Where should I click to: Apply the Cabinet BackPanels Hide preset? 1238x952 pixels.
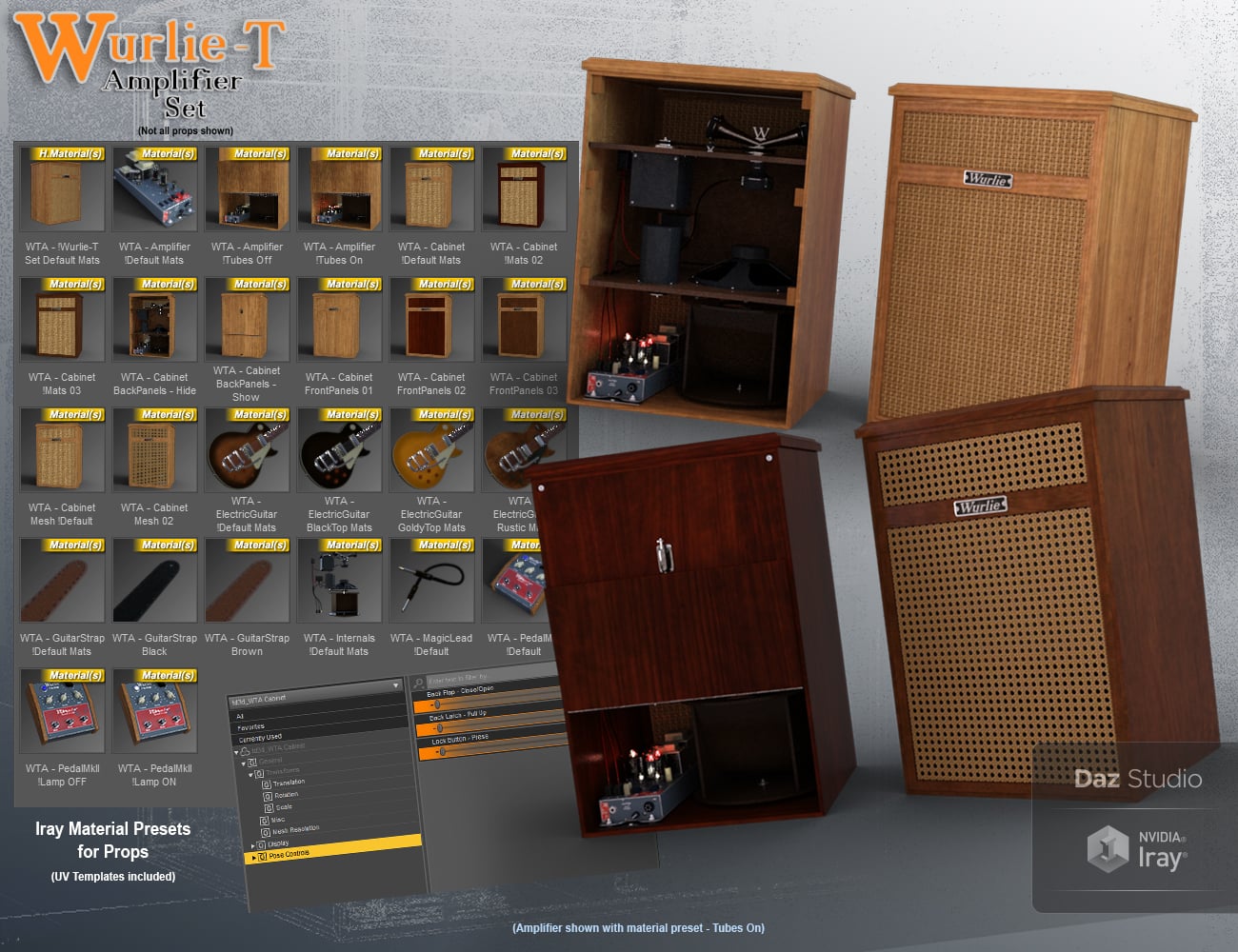154,319
